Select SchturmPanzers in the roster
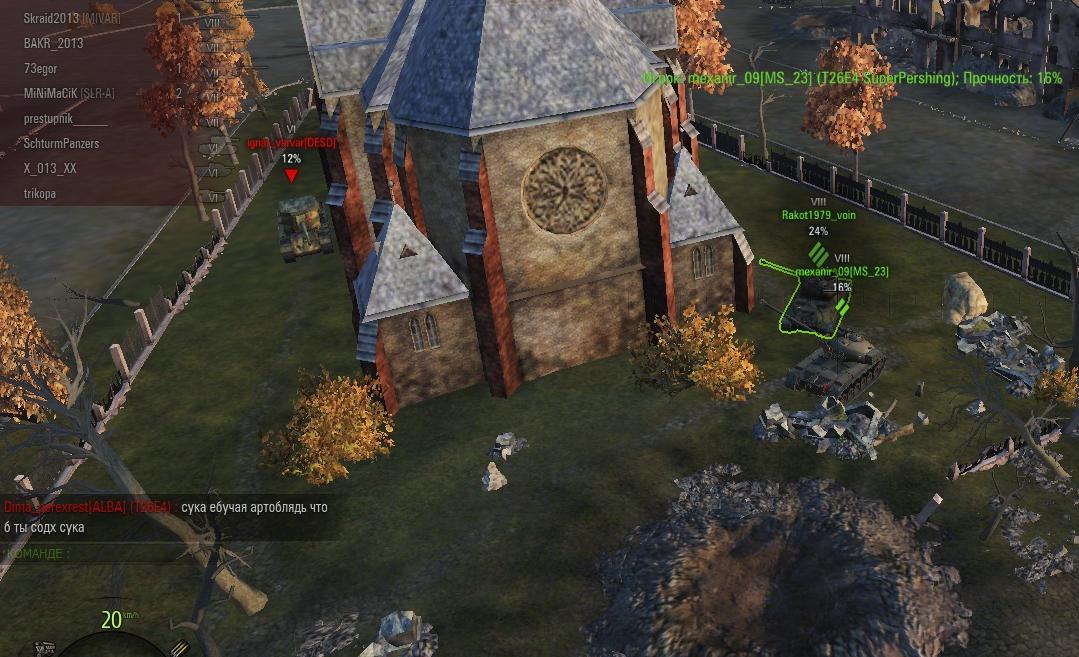The width and height of the screenshot is (1079, 657). tap(61, 144)
